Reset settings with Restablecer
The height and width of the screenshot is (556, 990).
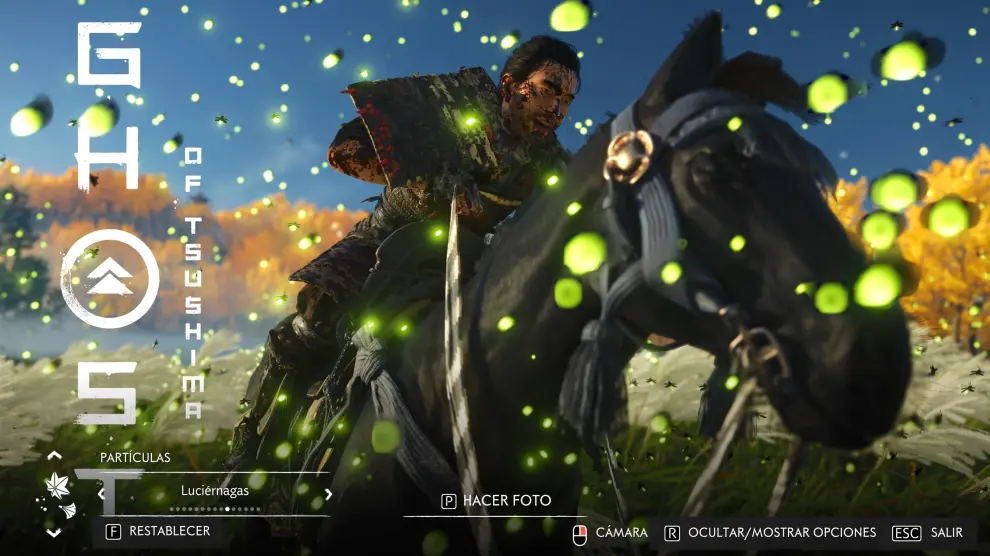coord(159,531)
